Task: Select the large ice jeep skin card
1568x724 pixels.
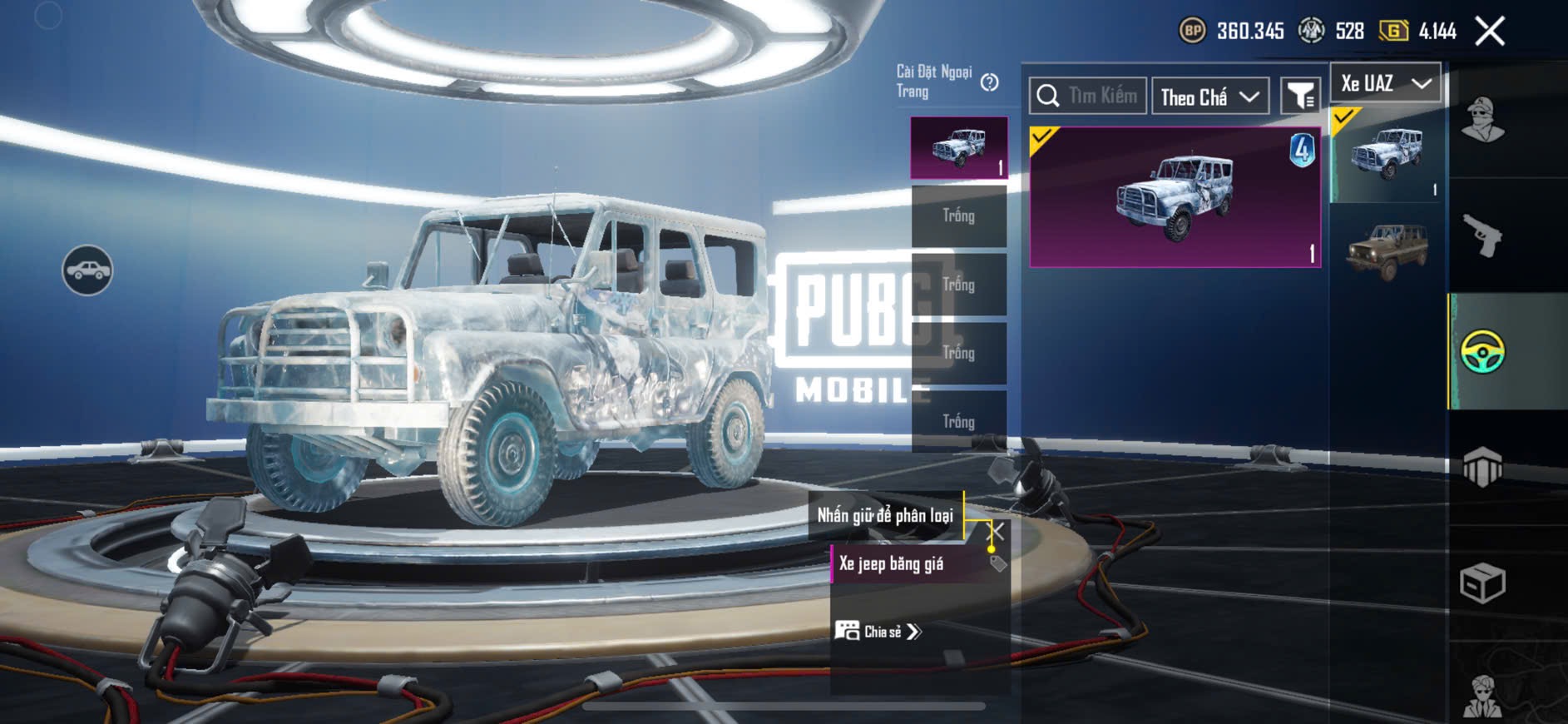Action: [1175, 197]
